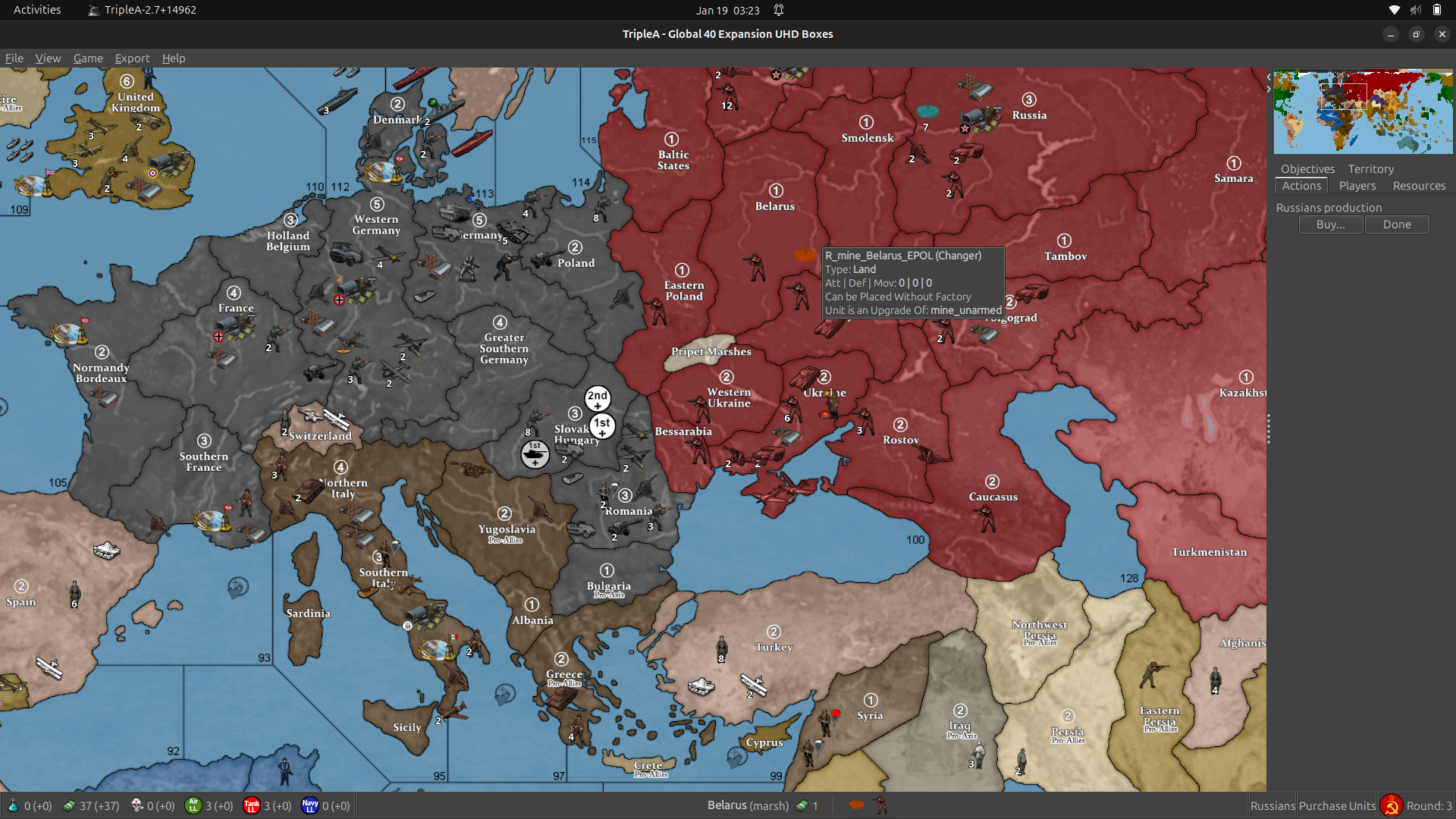Click the notification bell in the top bar
This screenshot has width=1456, height=819.
coord(779,10)
